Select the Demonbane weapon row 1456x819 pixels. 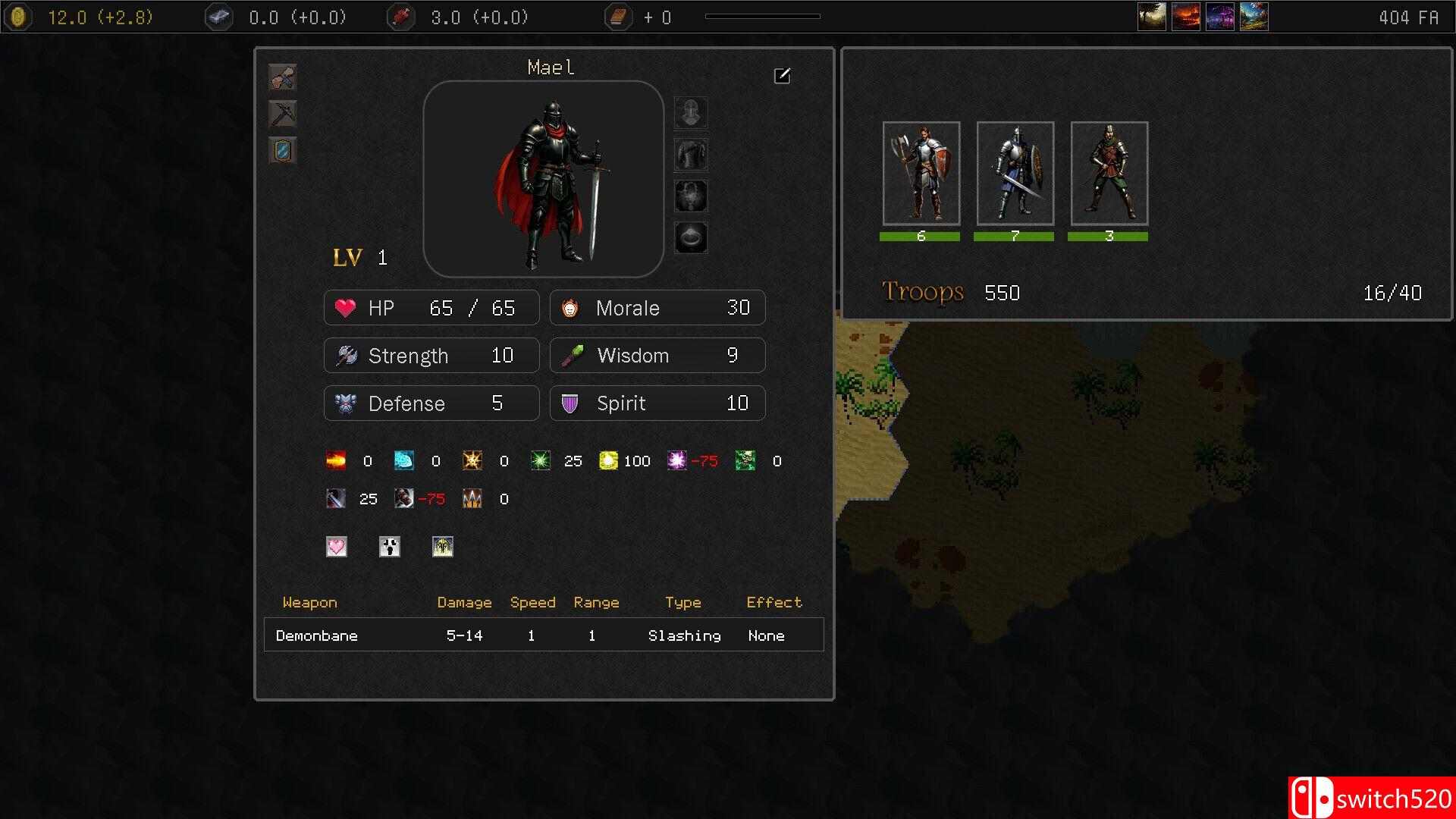coord(544,635)
